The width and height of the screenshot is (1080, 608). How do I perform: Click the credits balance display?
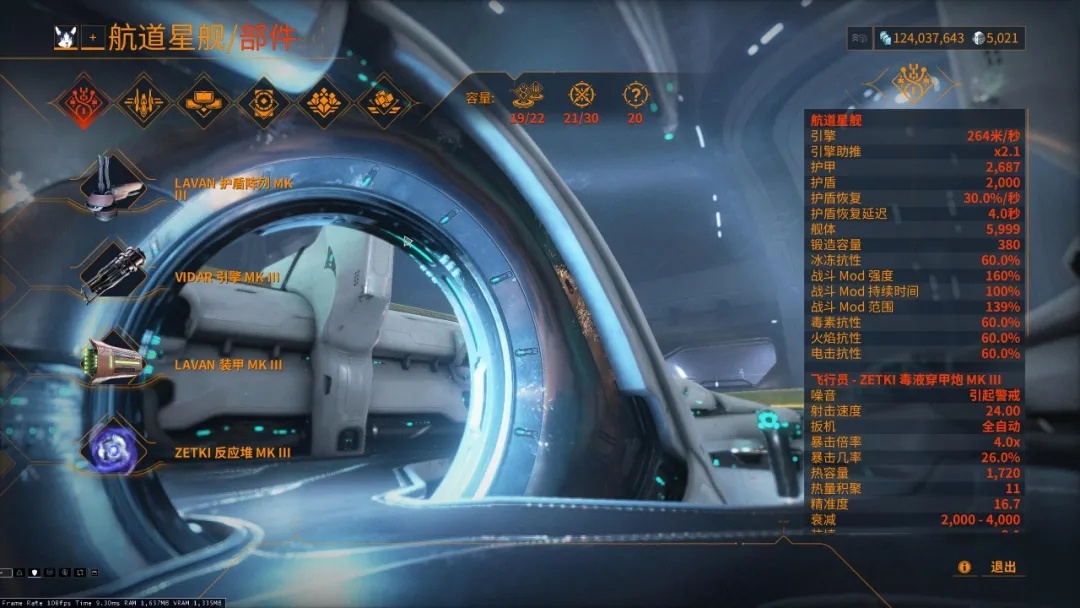(x=921, y=38)
